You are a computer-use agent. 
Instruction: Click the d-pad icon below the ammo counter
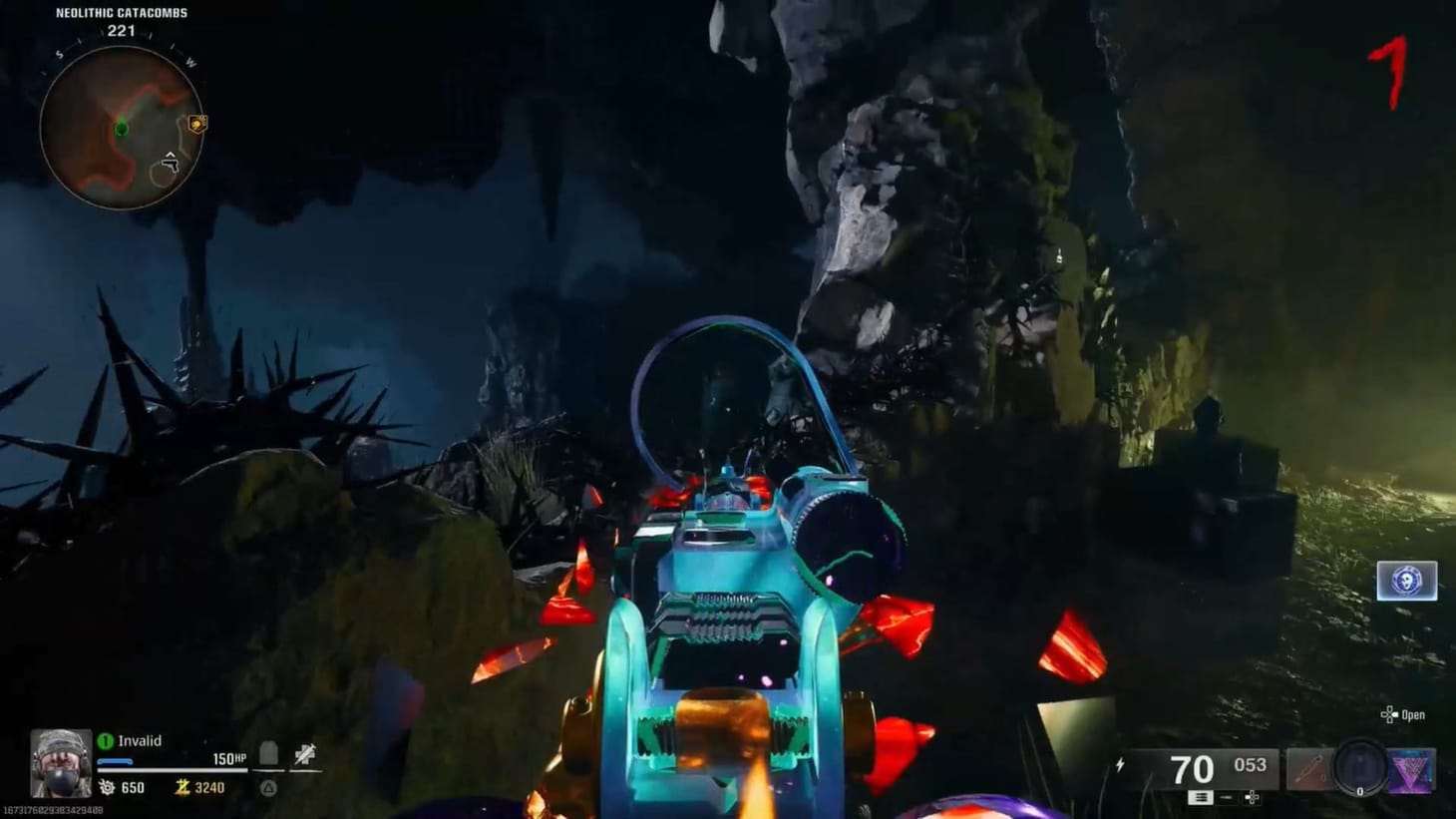(x=1253, y=799)
